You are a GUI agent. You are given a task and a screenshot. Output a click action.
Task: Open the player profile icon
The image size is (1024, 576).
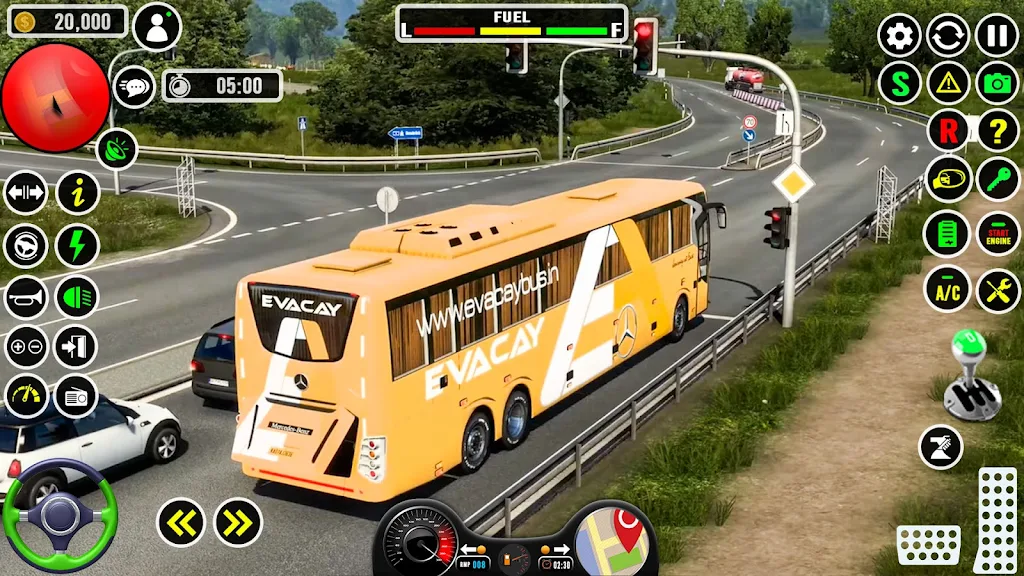157,27
